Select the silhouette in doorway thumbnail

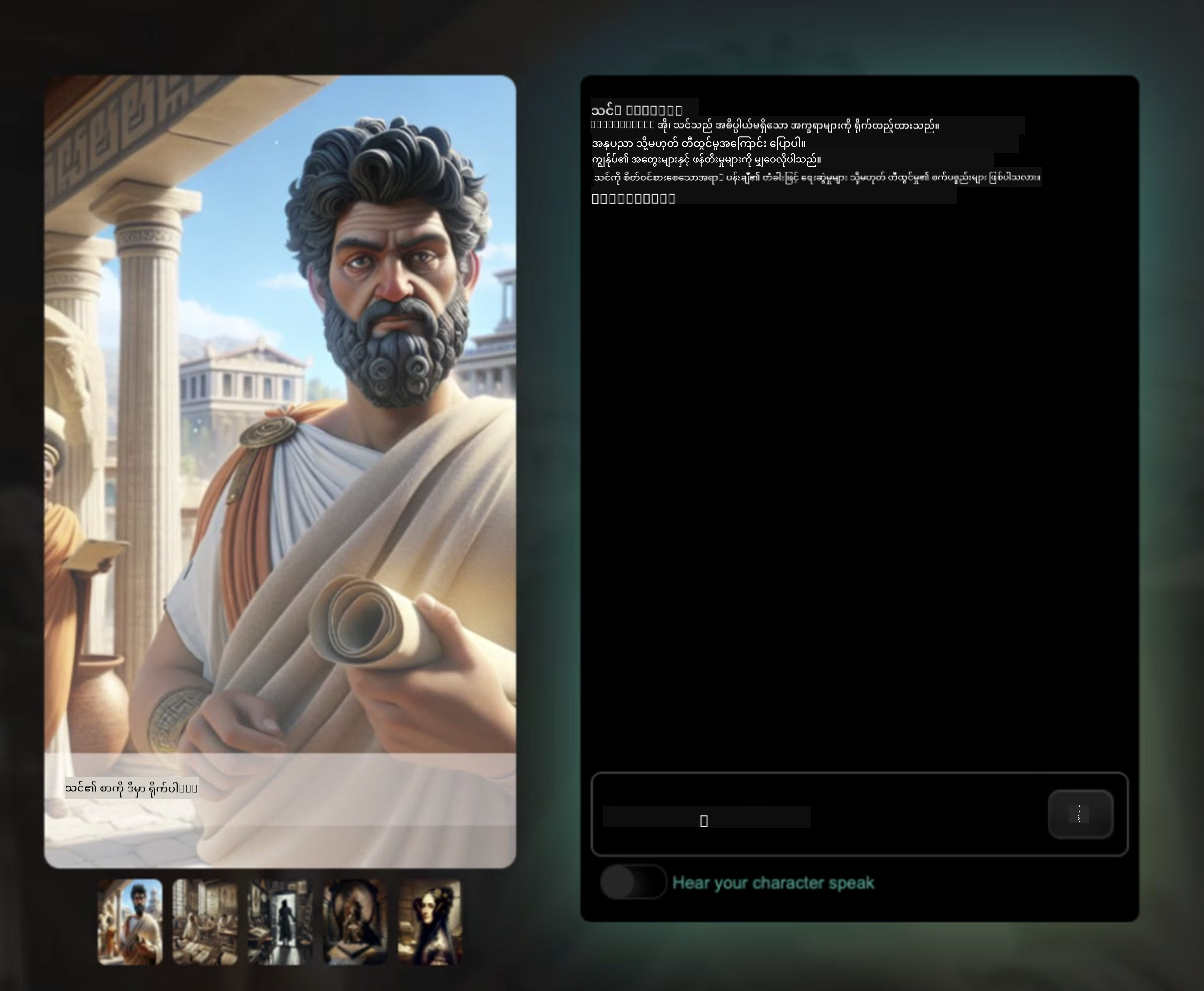pyautogui.click(x=280, y=922)
